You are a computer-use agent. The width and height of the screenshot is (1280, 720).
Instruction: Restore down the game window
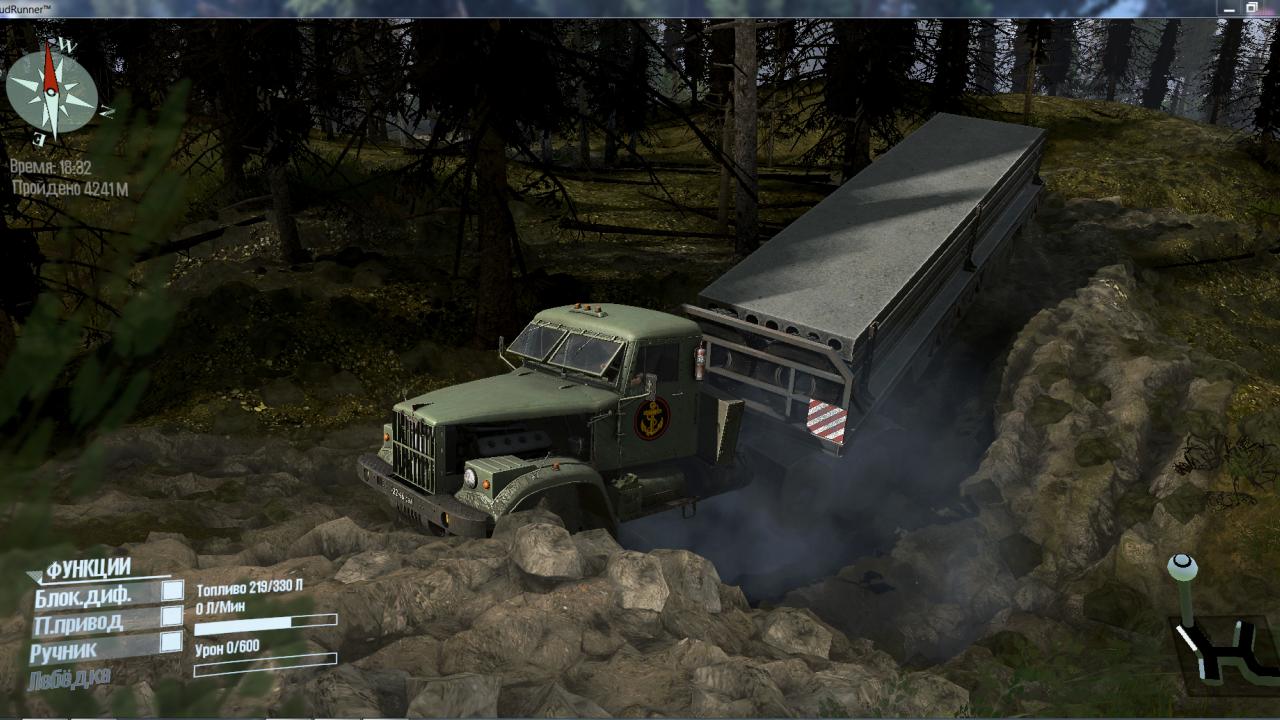point(1251,8)
